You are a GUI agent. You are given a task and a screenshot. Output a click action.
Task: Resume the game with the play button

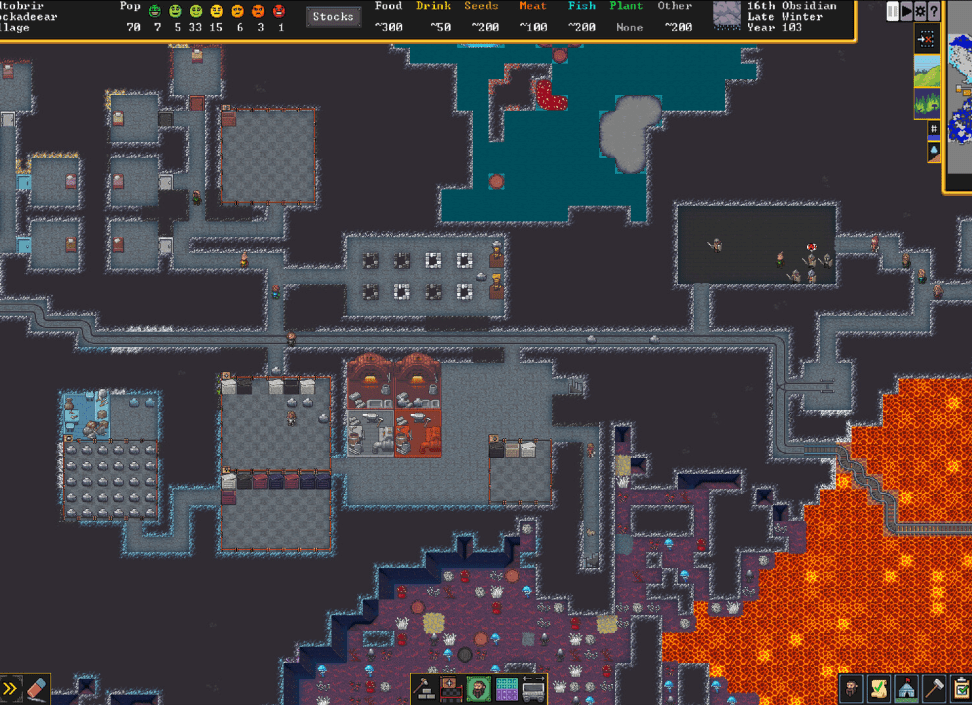click(907, 11)
